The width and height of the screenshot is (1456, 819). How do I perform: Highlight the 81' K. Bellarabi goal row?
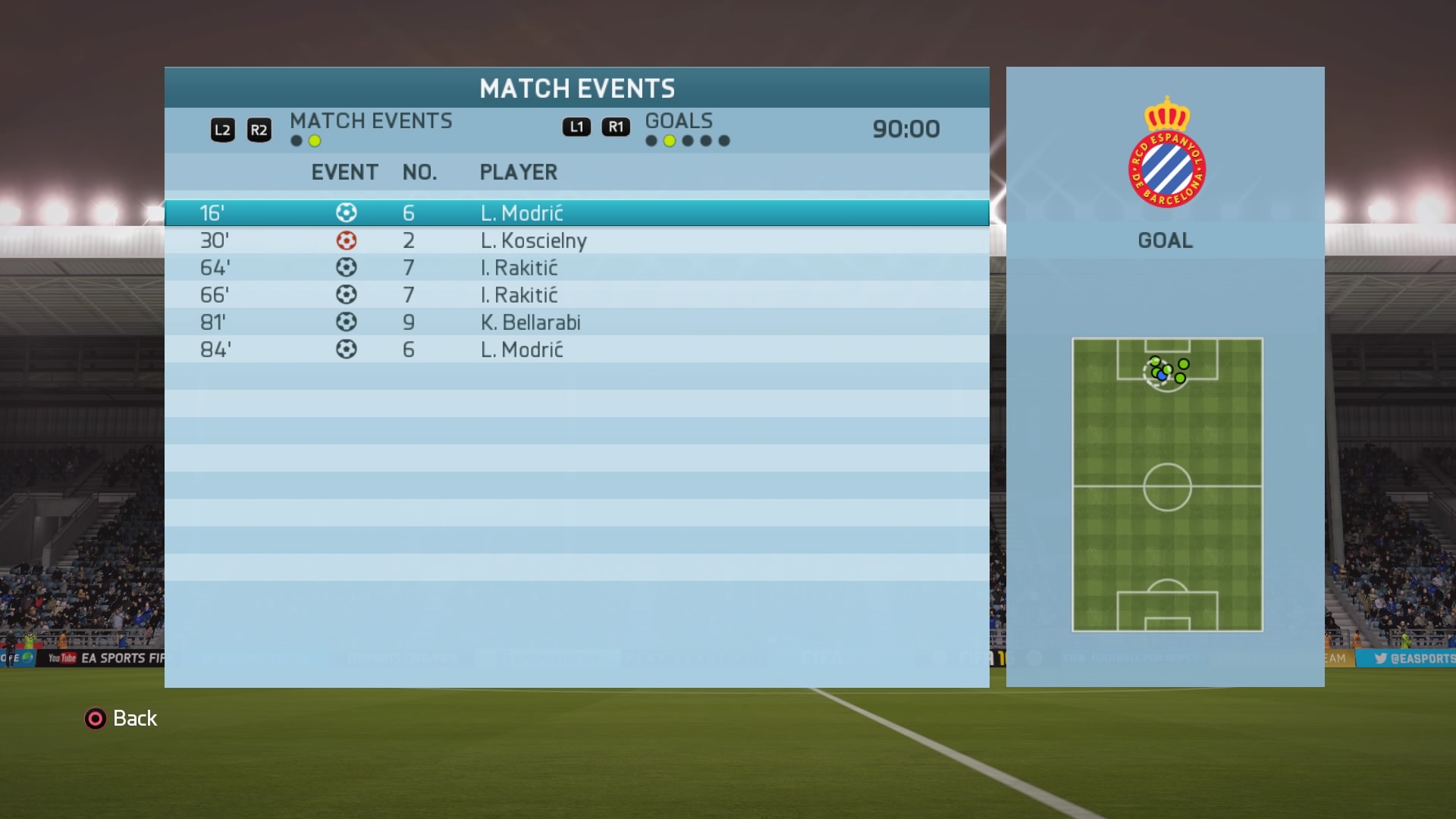[x=576, y=322]
